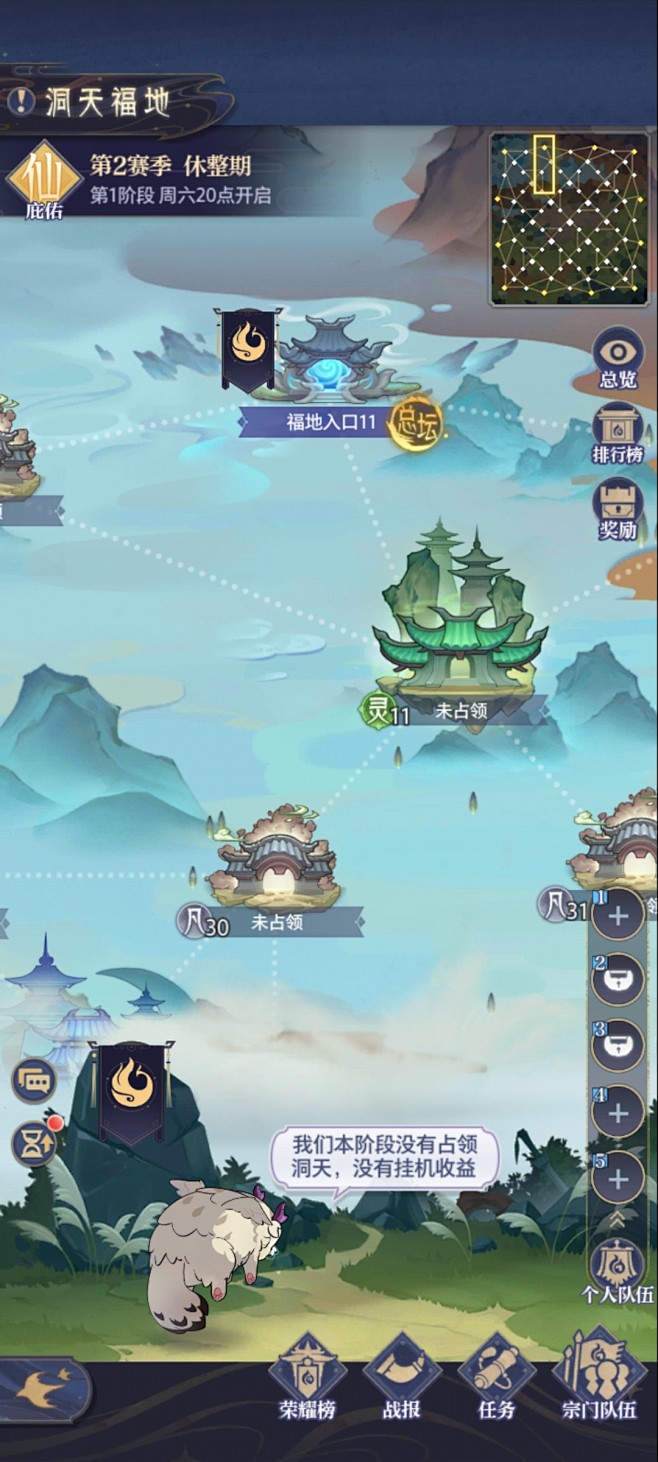658x1462 pixels.
Task: Open the 荣耀榜 honor board
Action: point(308,1375)
